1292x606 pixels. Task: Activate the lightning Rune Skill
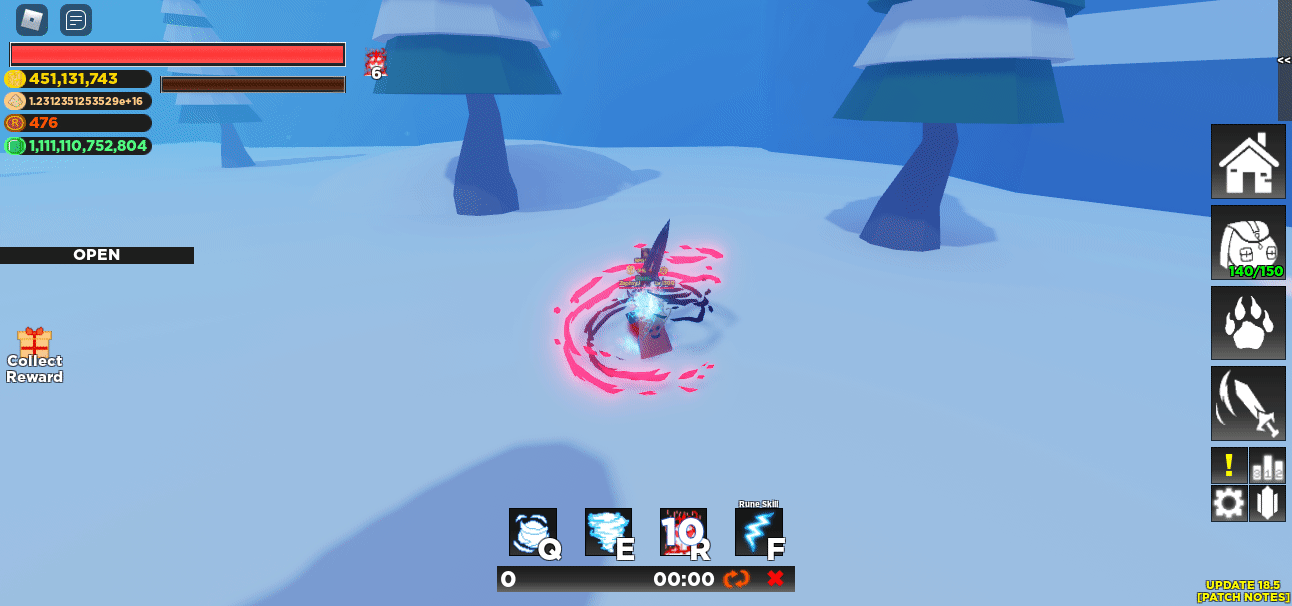click(759, 532)
